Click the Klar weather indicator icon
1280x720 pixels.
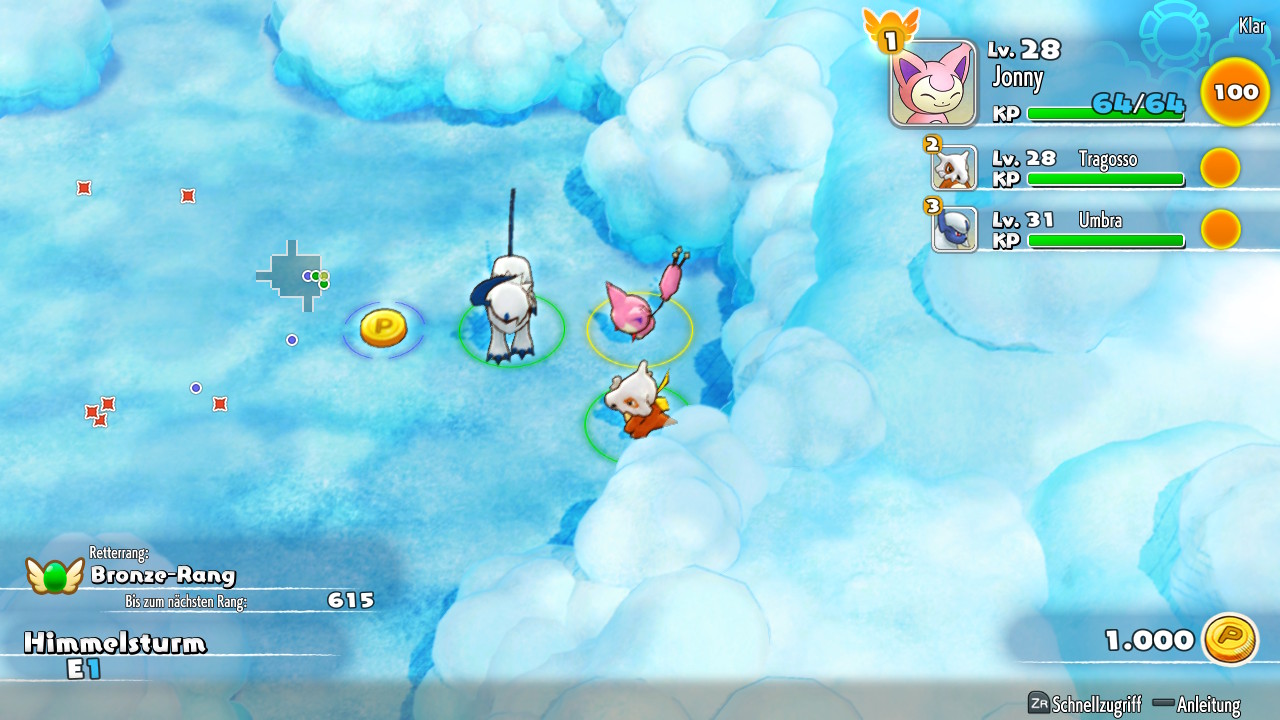(x=1174, y=32)
